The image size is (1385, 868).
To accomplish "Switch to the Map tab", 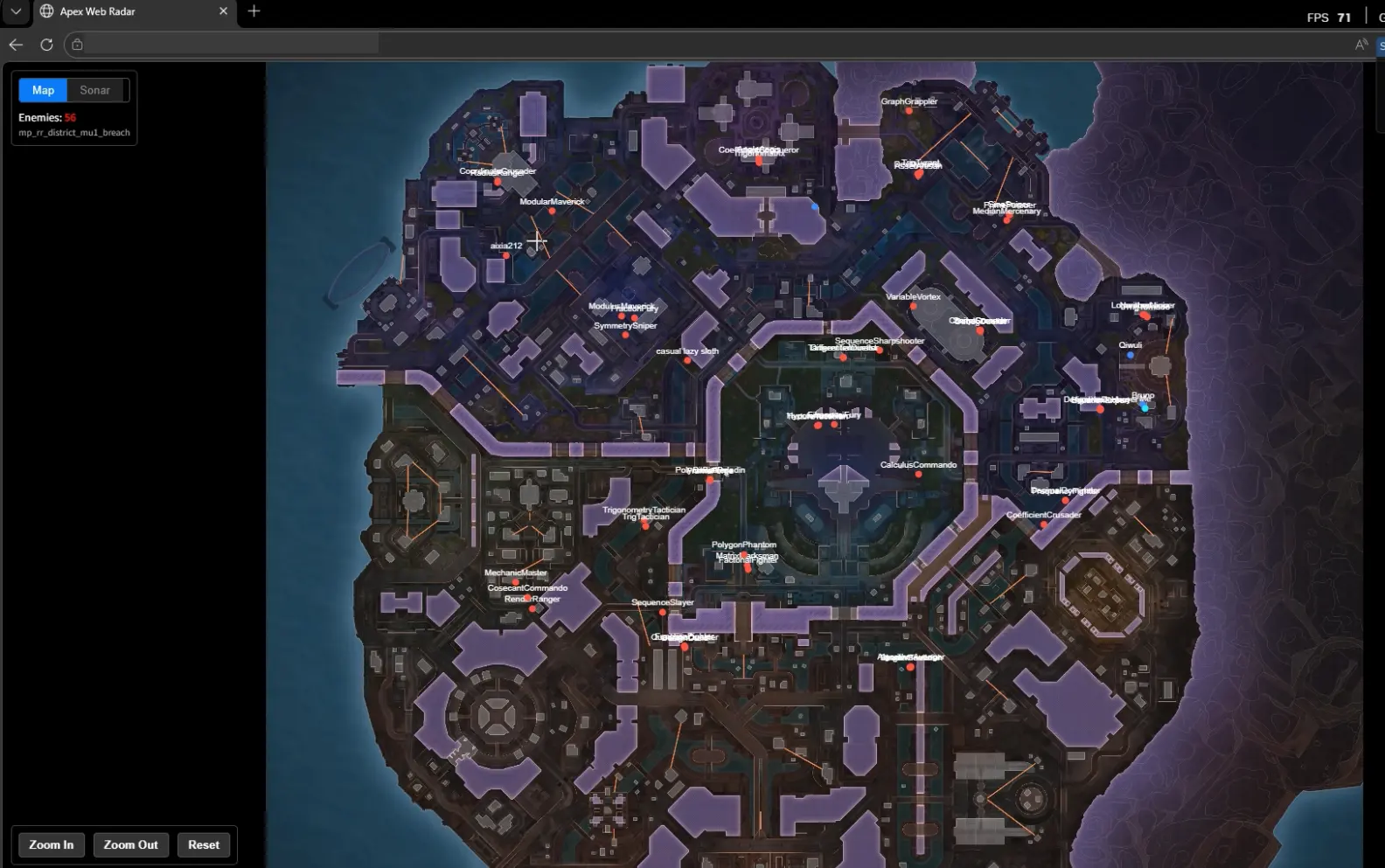I will click(43, 90).
